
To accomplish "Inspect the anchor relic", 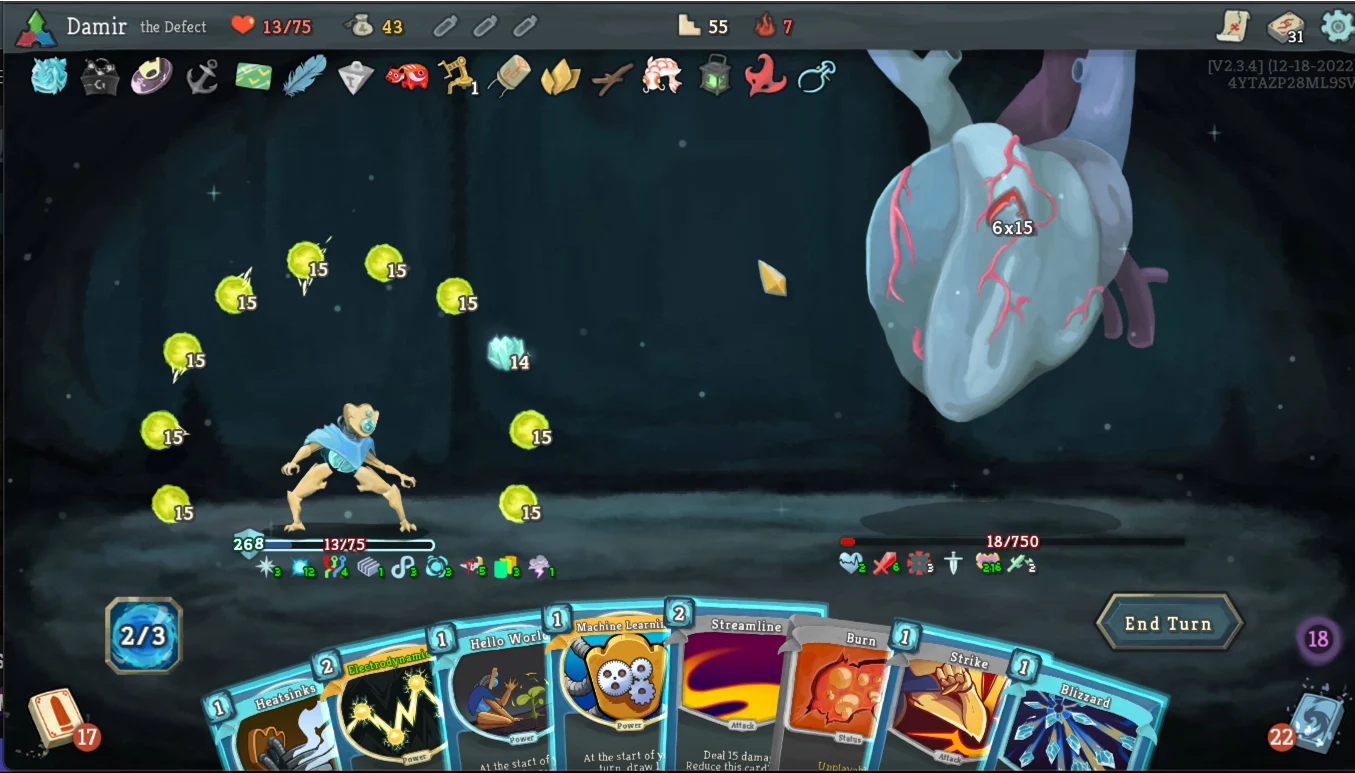I will pos(202,78).
